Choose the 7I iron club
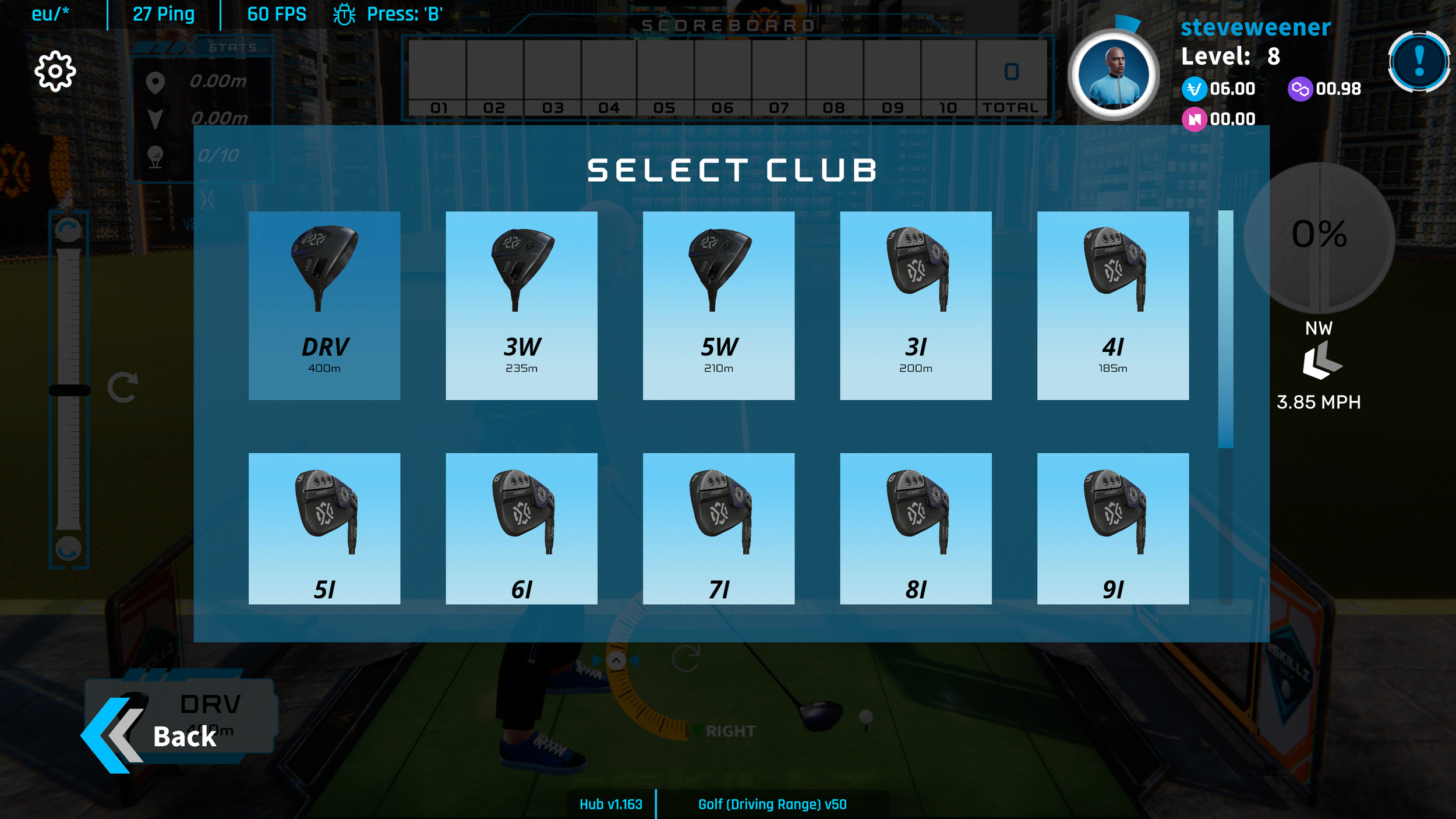This screenshot has width=1456, height=819. pos(718,528)
